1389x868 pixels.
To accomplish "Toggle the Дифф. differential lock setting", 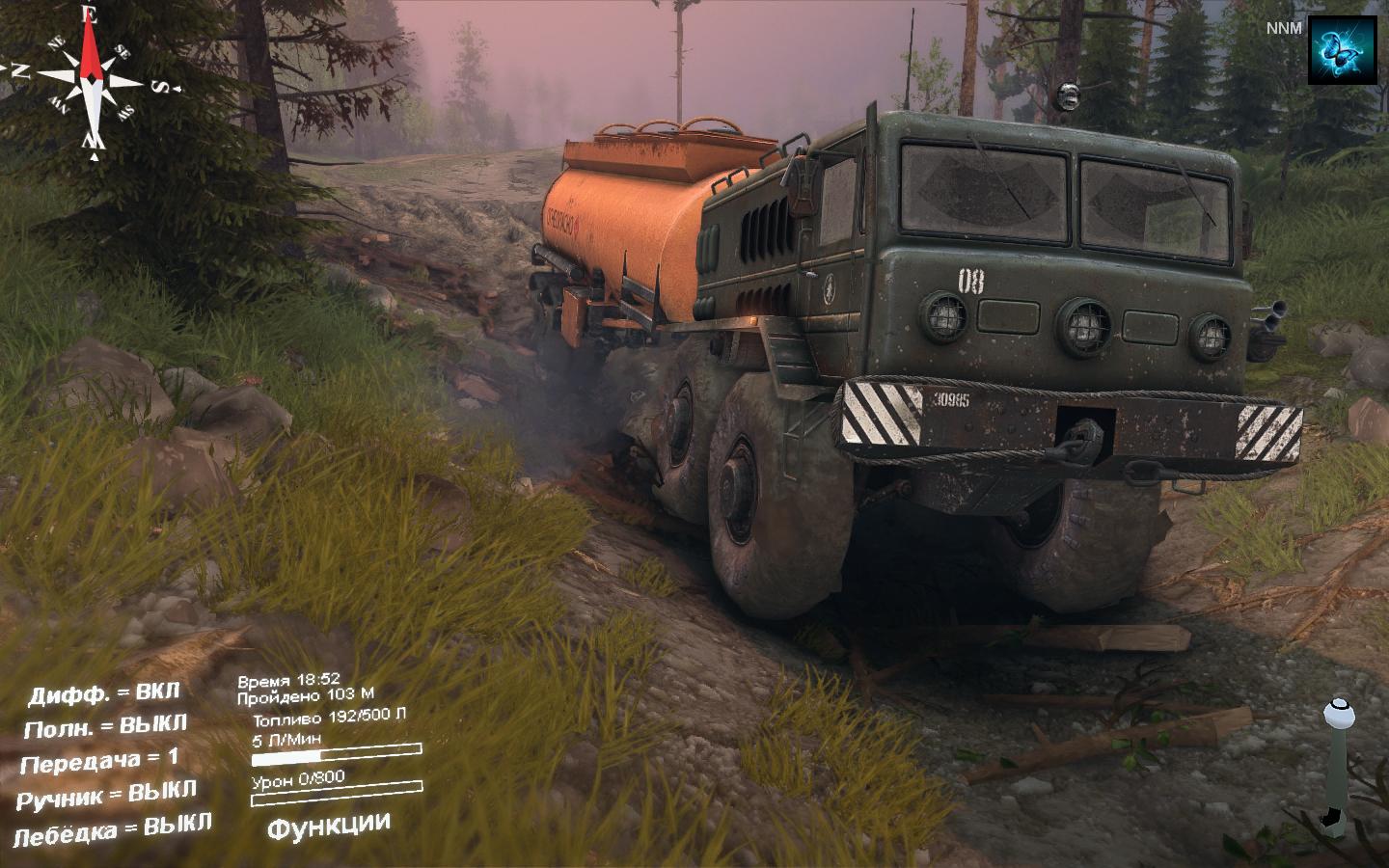I will click(104, 693).
